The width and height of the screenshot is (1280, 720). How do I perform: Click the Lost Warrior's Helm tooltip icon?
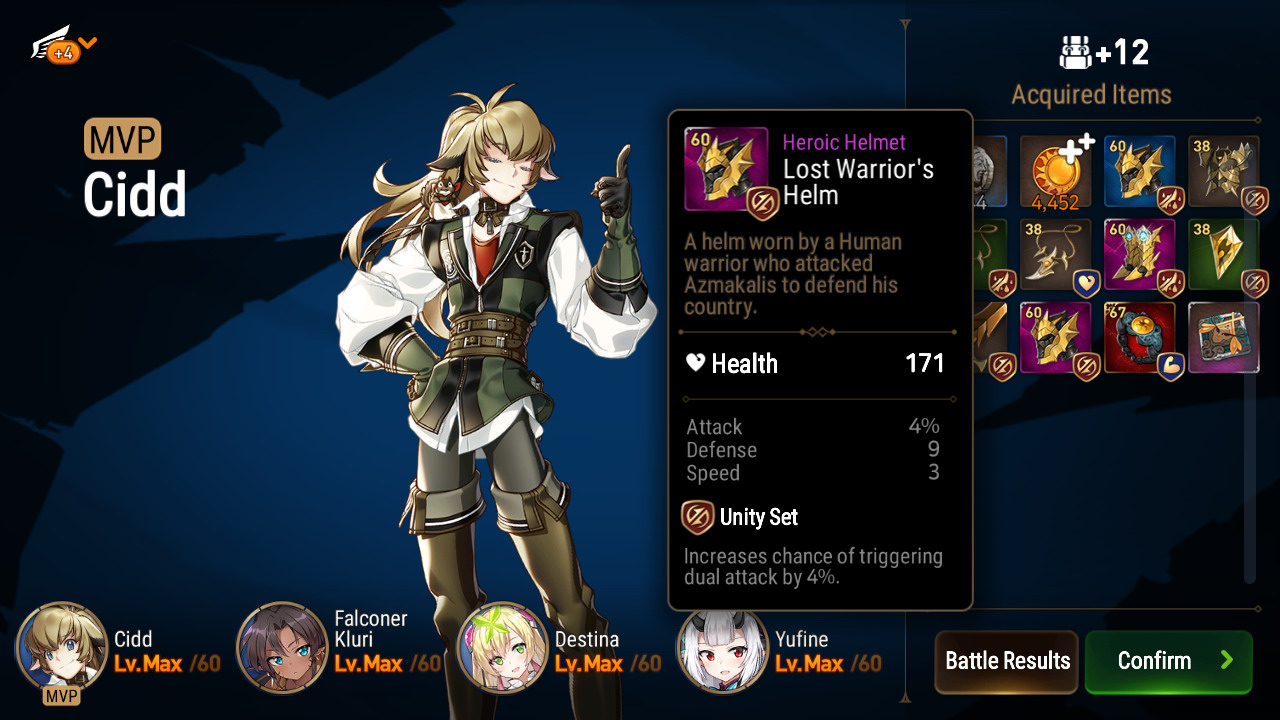(x=726, y=169)
